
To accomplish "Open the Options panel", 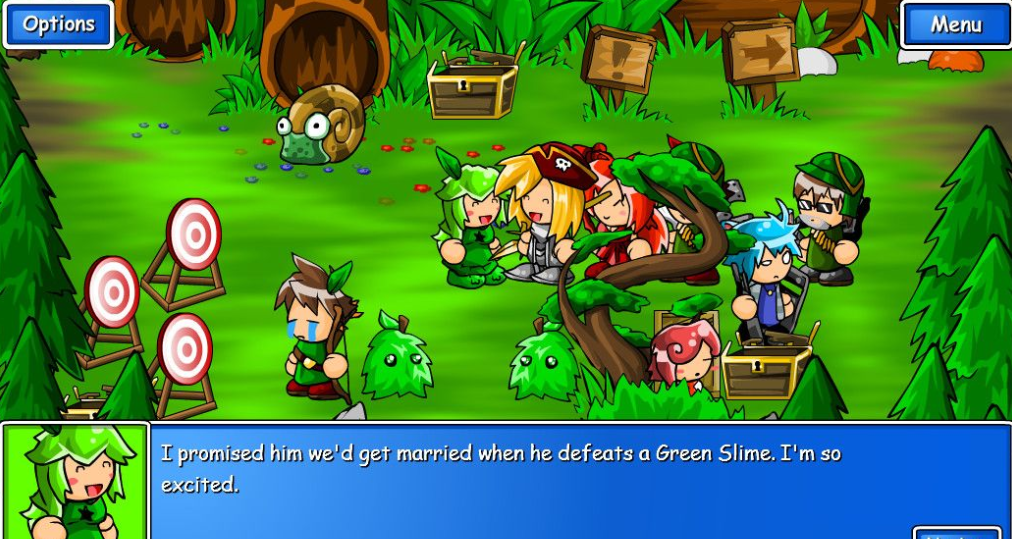I will point(58,25).
